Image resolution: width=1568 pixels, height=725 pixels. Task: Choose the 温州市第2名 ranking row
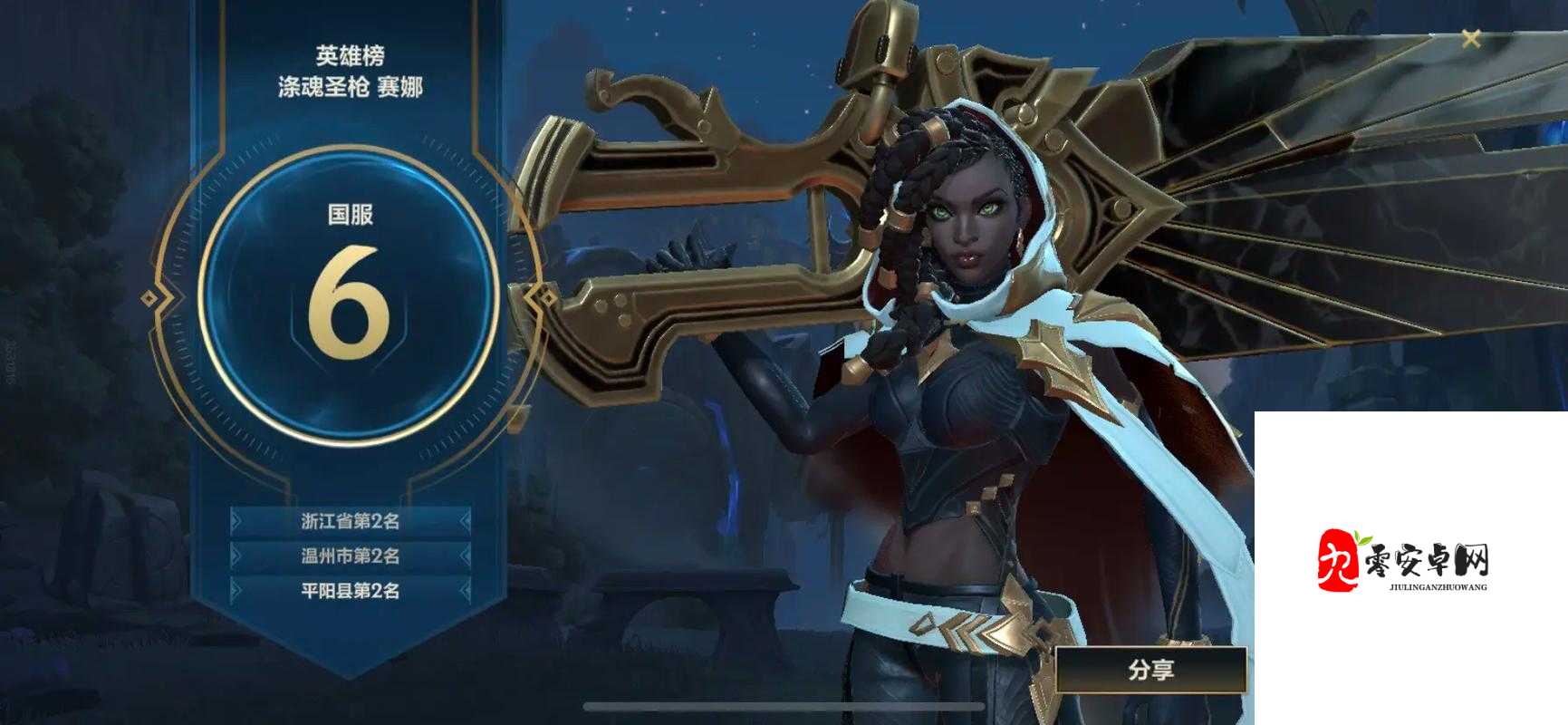[x=351, y=556]
